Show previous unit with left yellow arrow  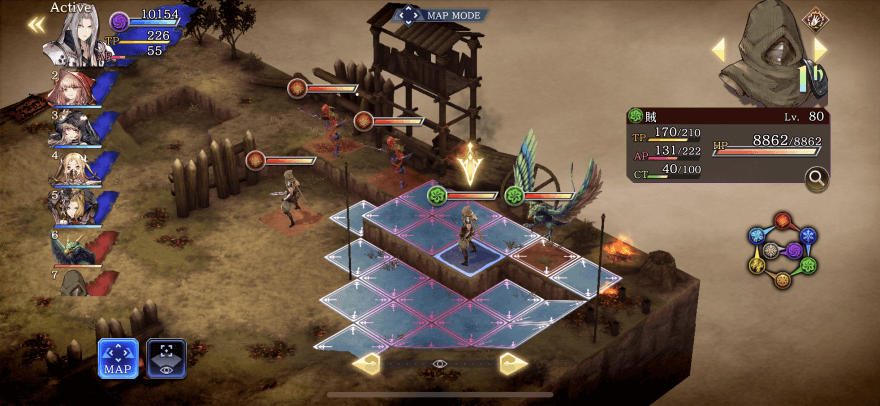[718, 50]
